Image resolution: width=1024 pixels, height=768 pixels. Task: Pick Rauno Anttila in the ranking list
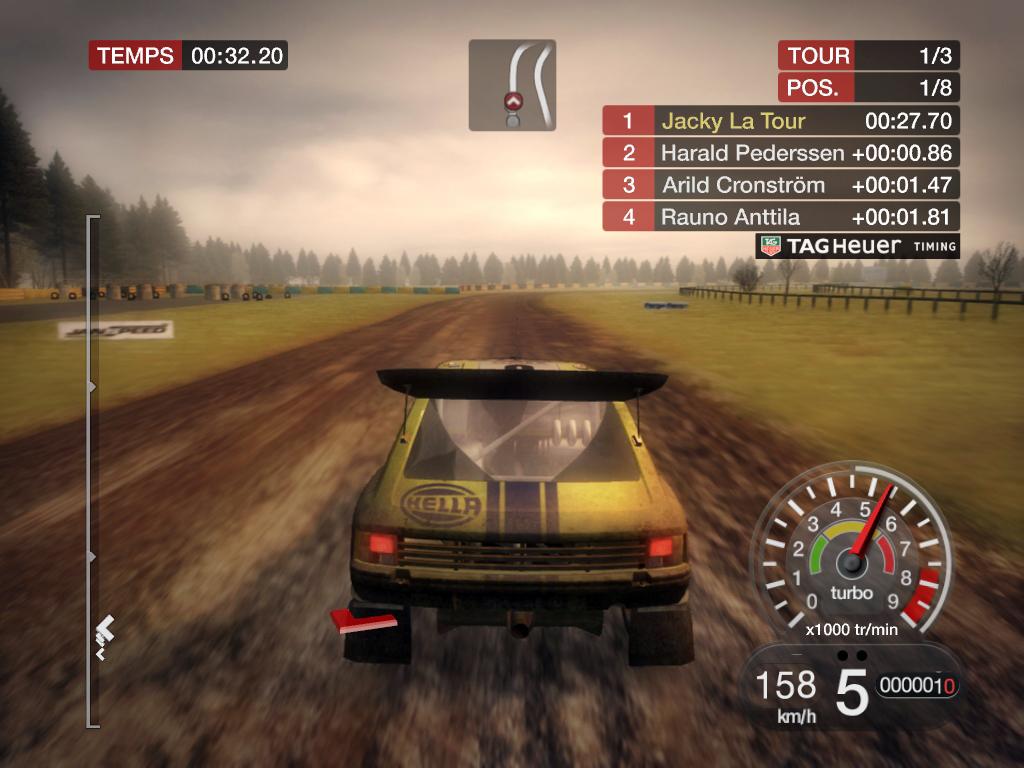780,216
